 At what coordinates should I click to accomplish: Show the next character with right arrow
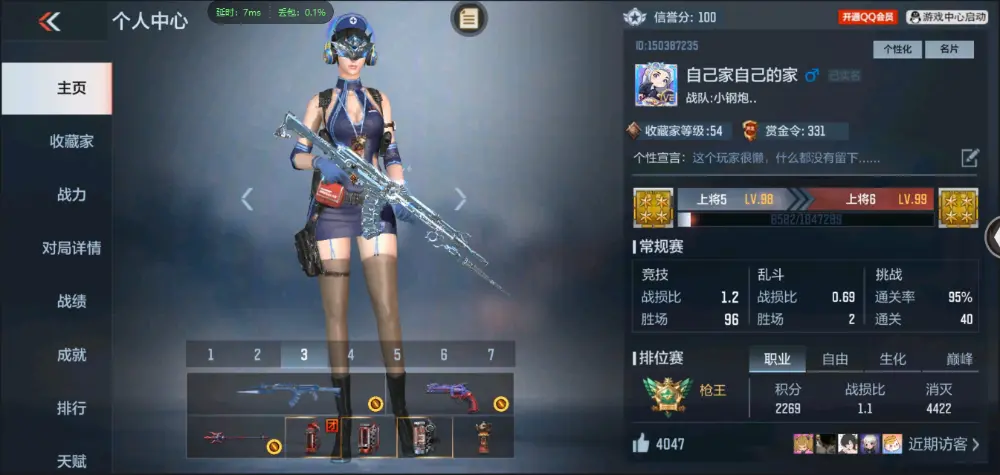click(x=460, y=199)
